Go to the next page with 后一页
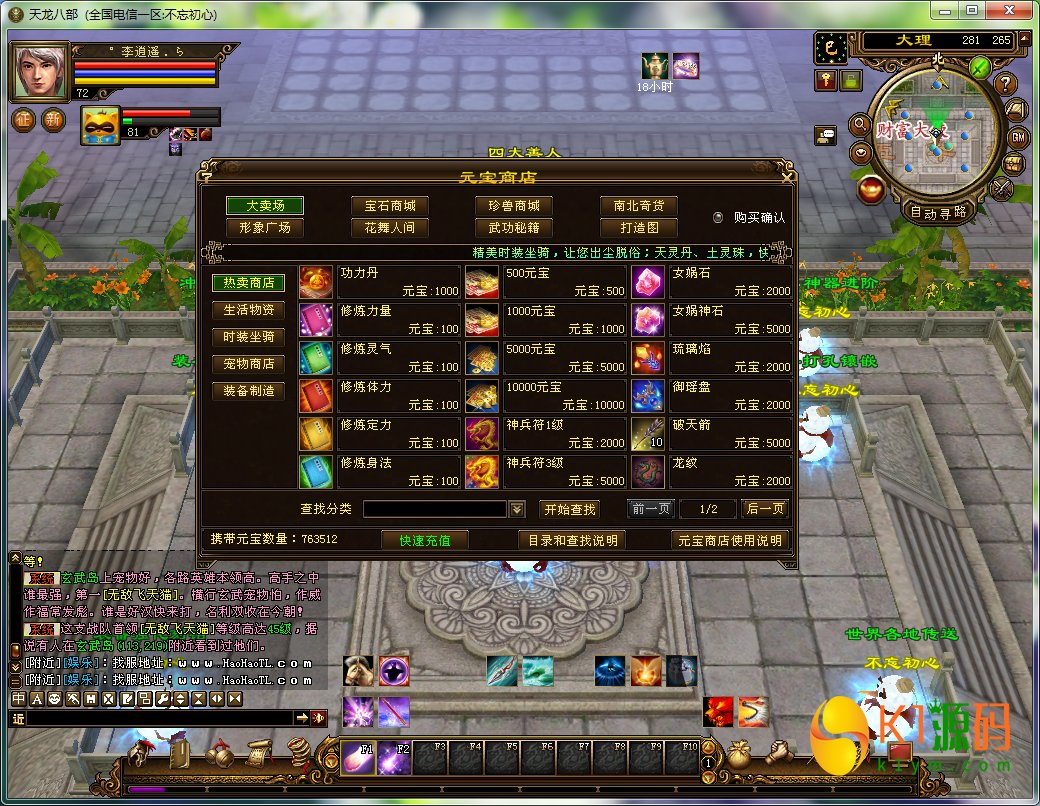This screenshot has width=1040, height=806. [x=765, y=509]
